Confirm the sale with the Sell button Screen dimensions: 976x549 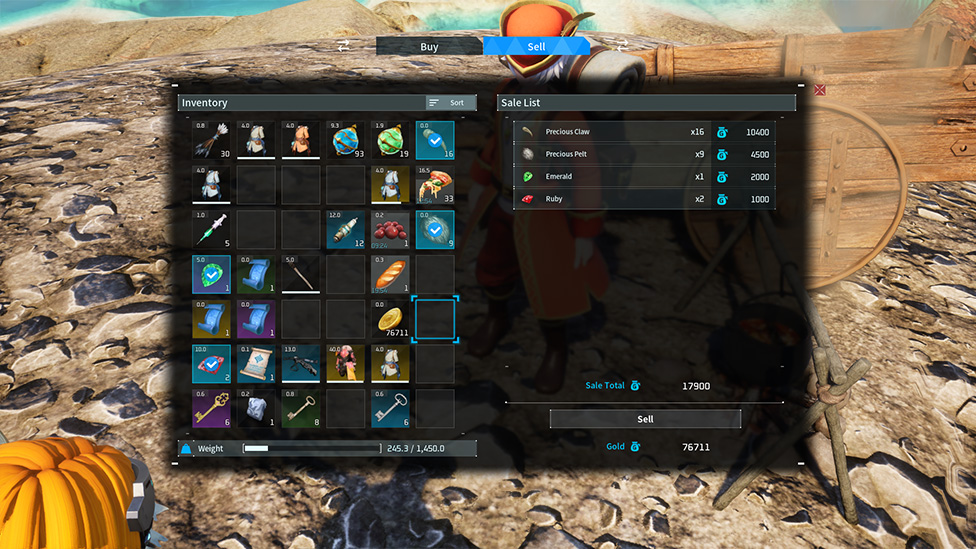coord(645,419)
